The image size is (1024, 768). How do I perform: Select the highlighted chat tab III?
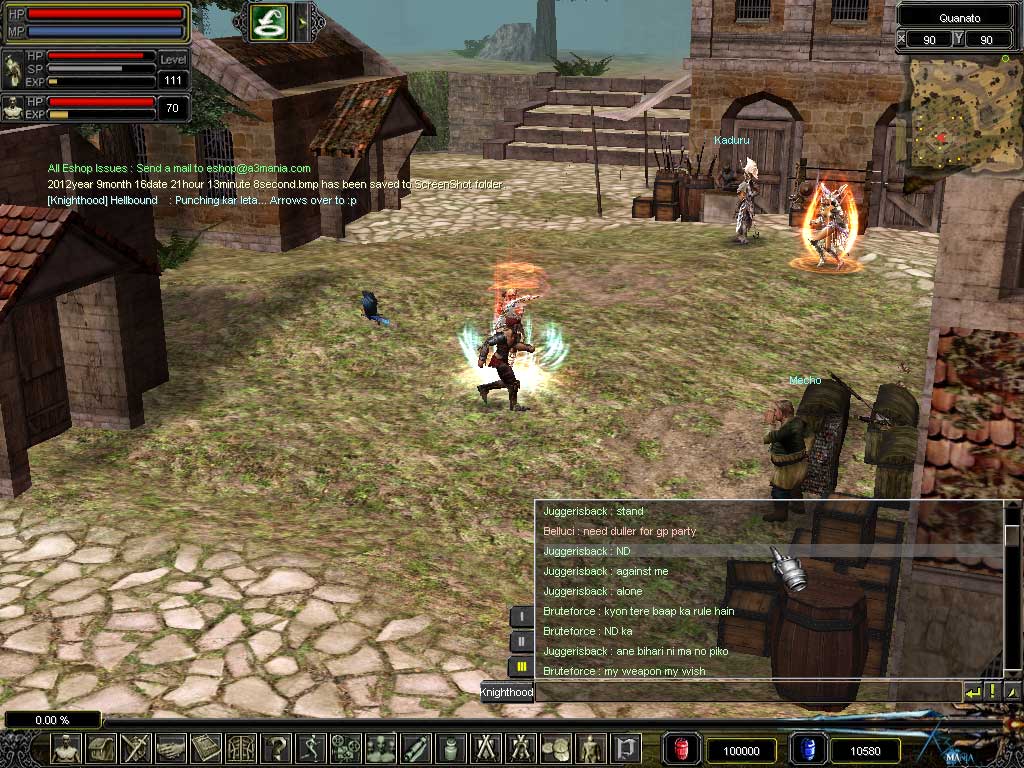point(521,665)
